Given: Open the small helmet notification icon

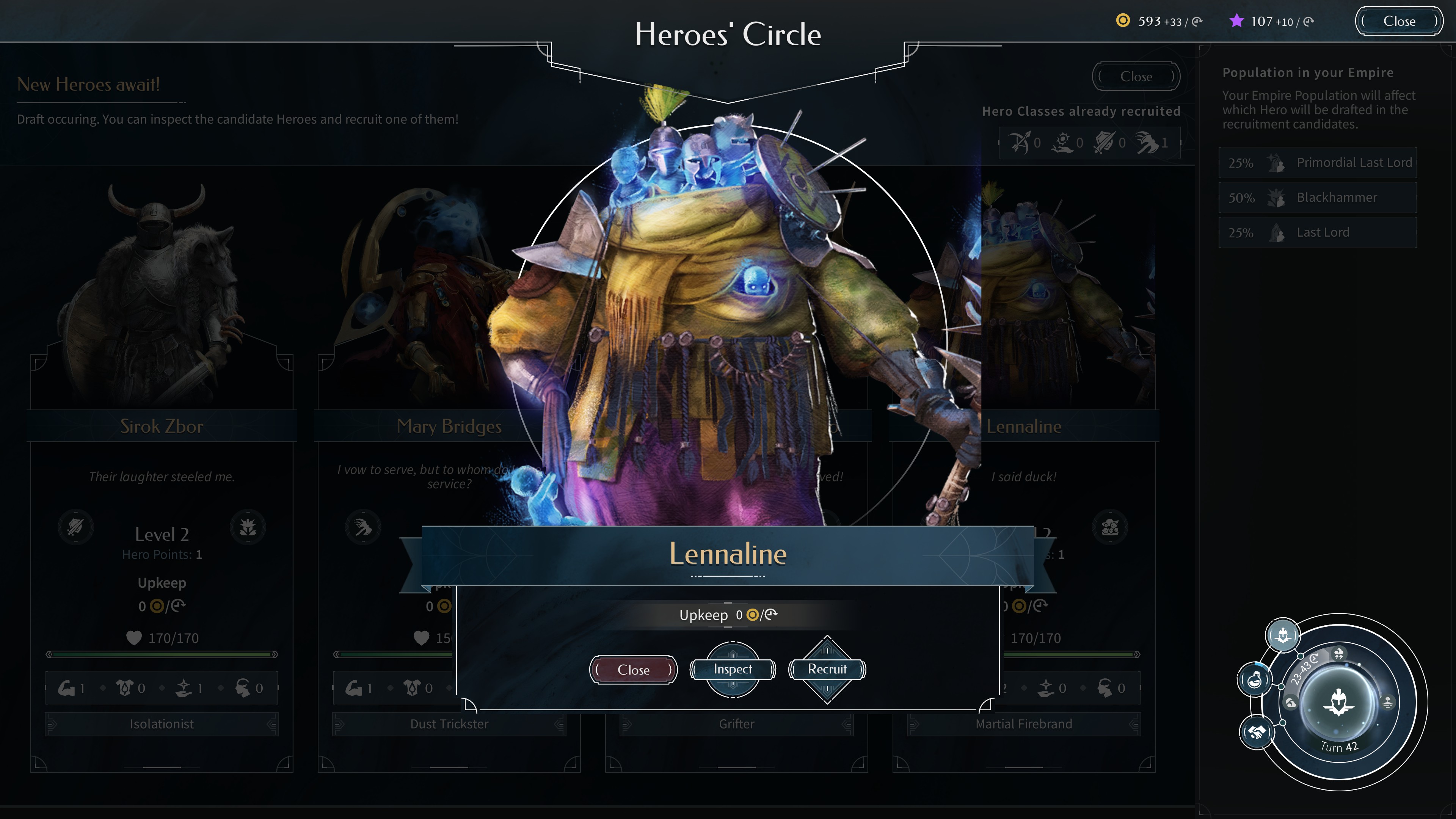Looking at the screenshot, I should 1282,635.
